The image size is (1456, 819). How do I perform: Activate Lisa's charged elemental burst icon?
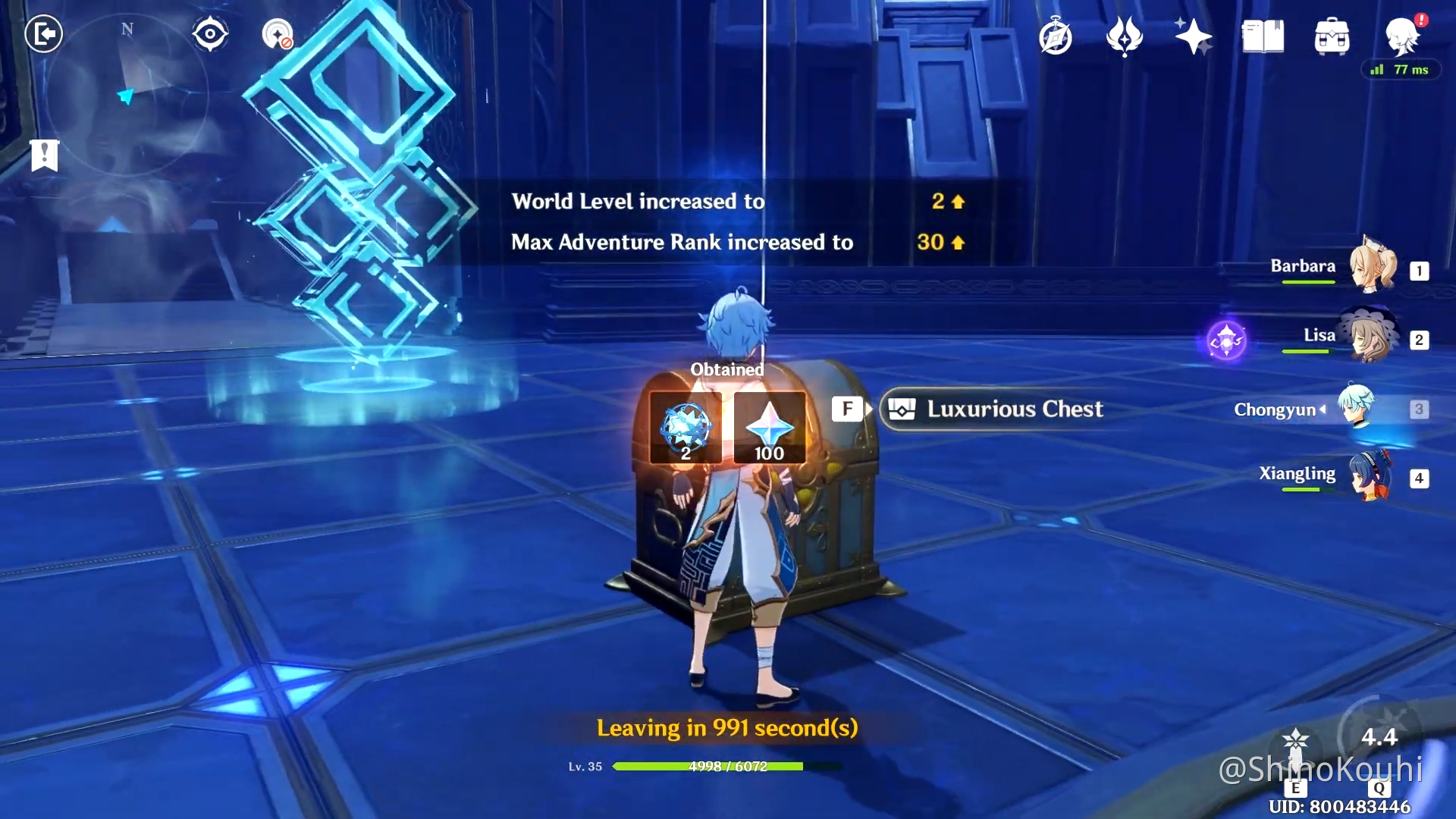pos(1226,341)
